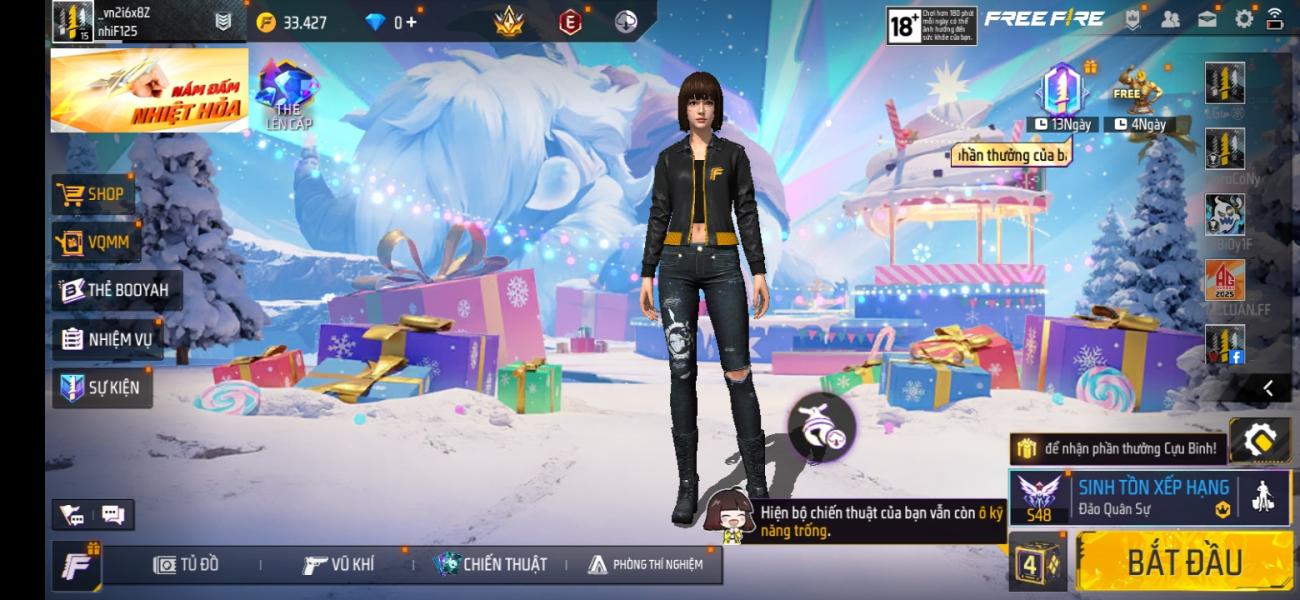Open the Nắm Đấm Nhiệt Hỏa banner
The height and width of the screenshot is (600, 1300).
149,90
